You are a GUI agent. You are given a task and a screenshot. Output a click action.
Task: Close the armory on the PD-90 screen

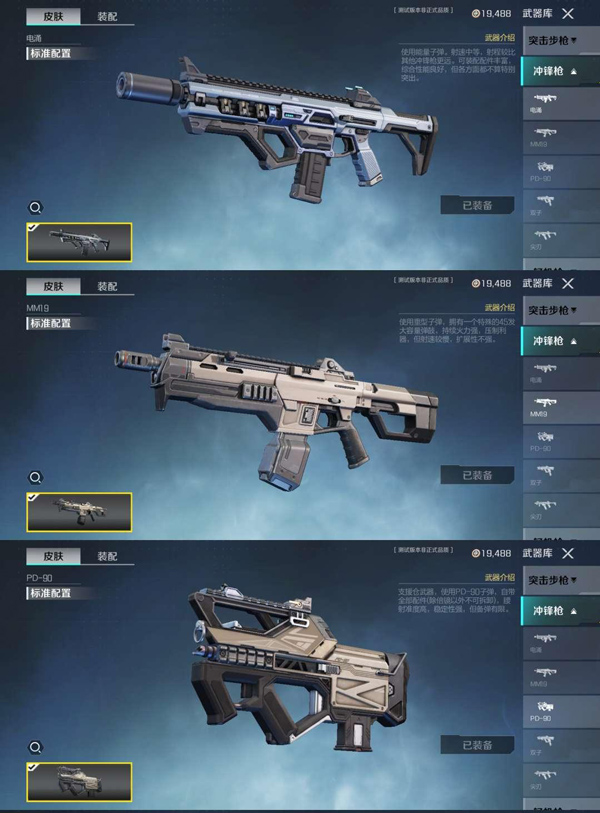[x=568, y=553]
